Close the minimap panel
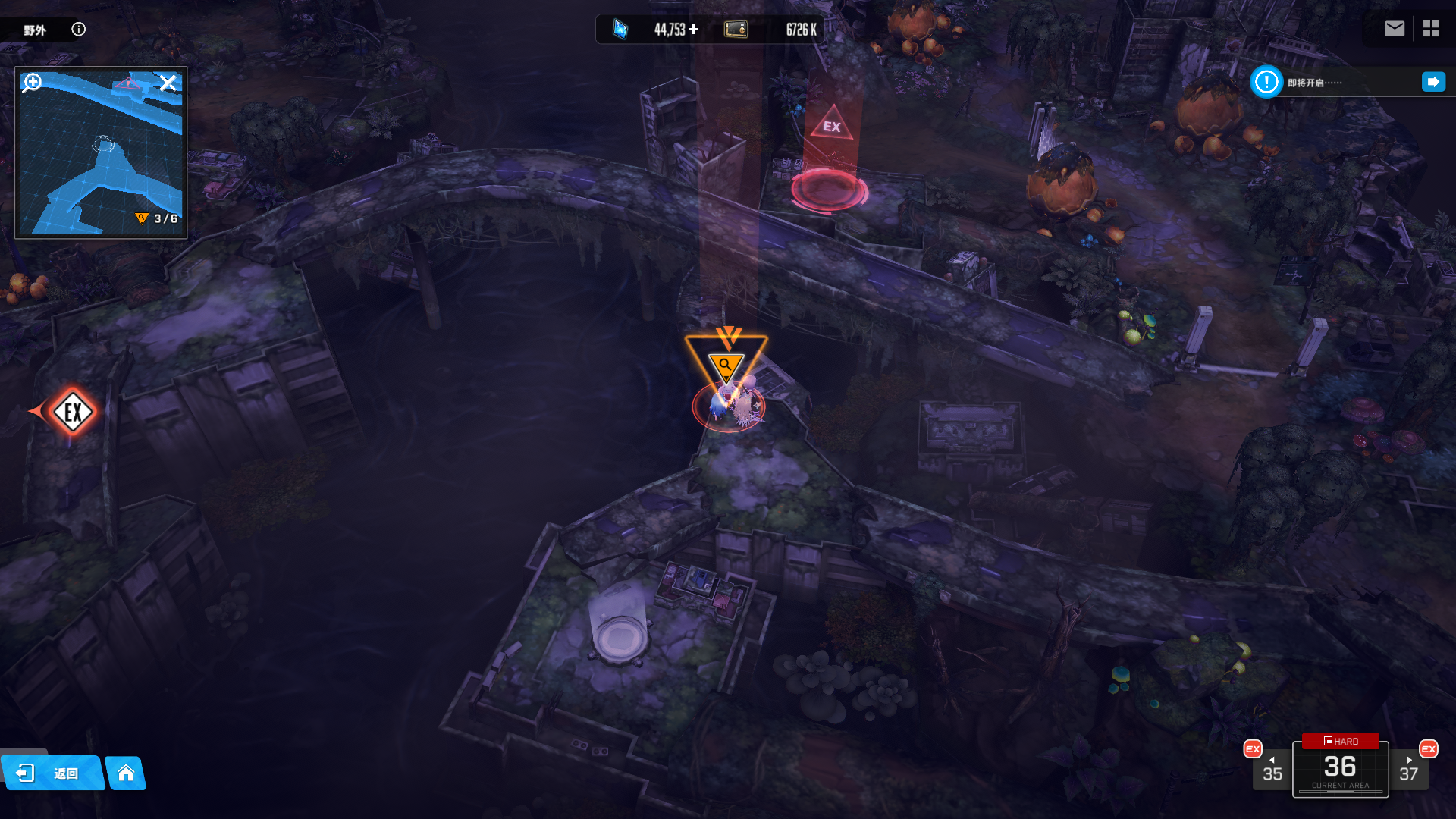The height and width of the screenshot is (819, 1456). (168, 82)
